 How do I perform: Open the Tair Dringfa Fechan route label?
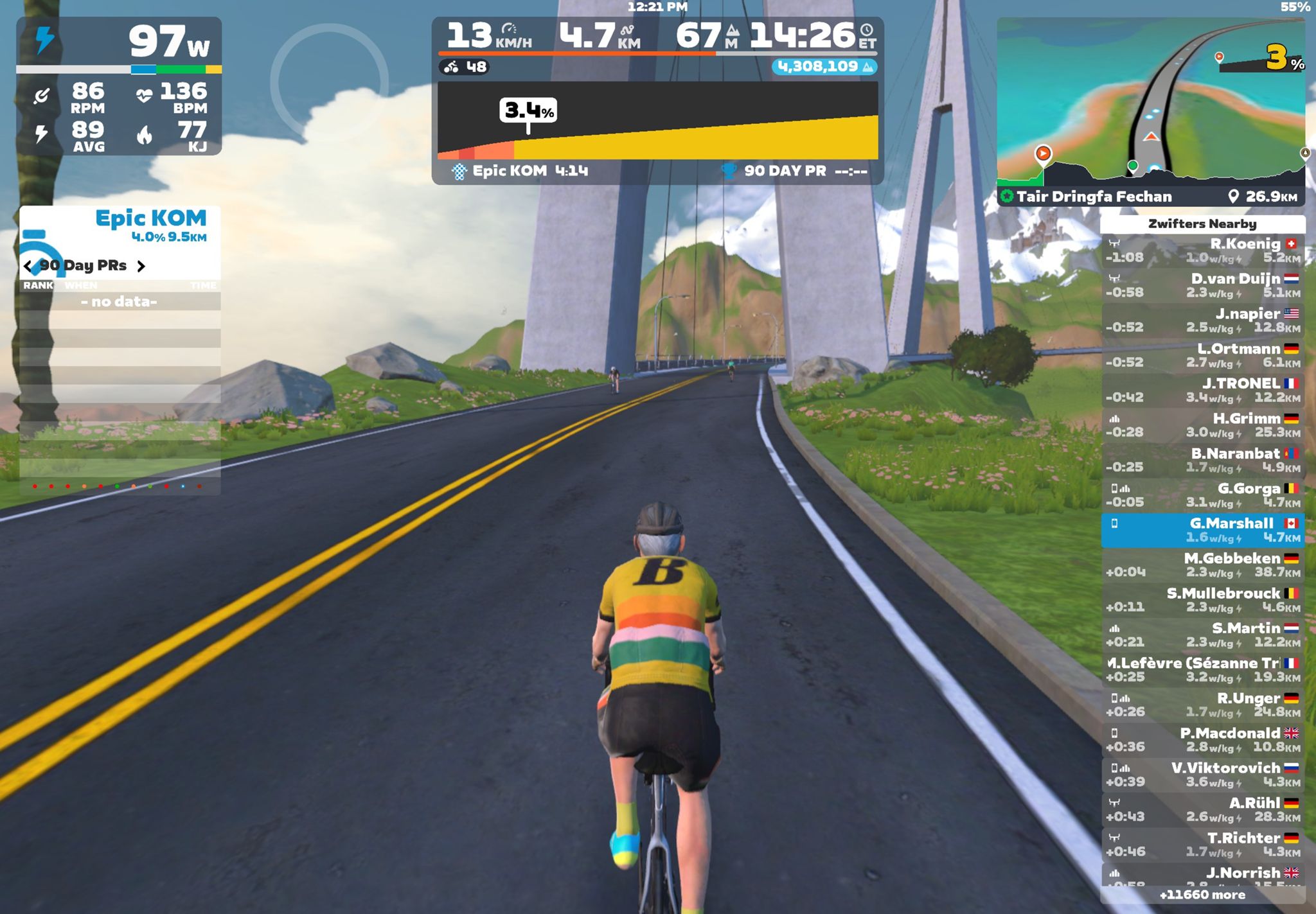(1094, 197)
